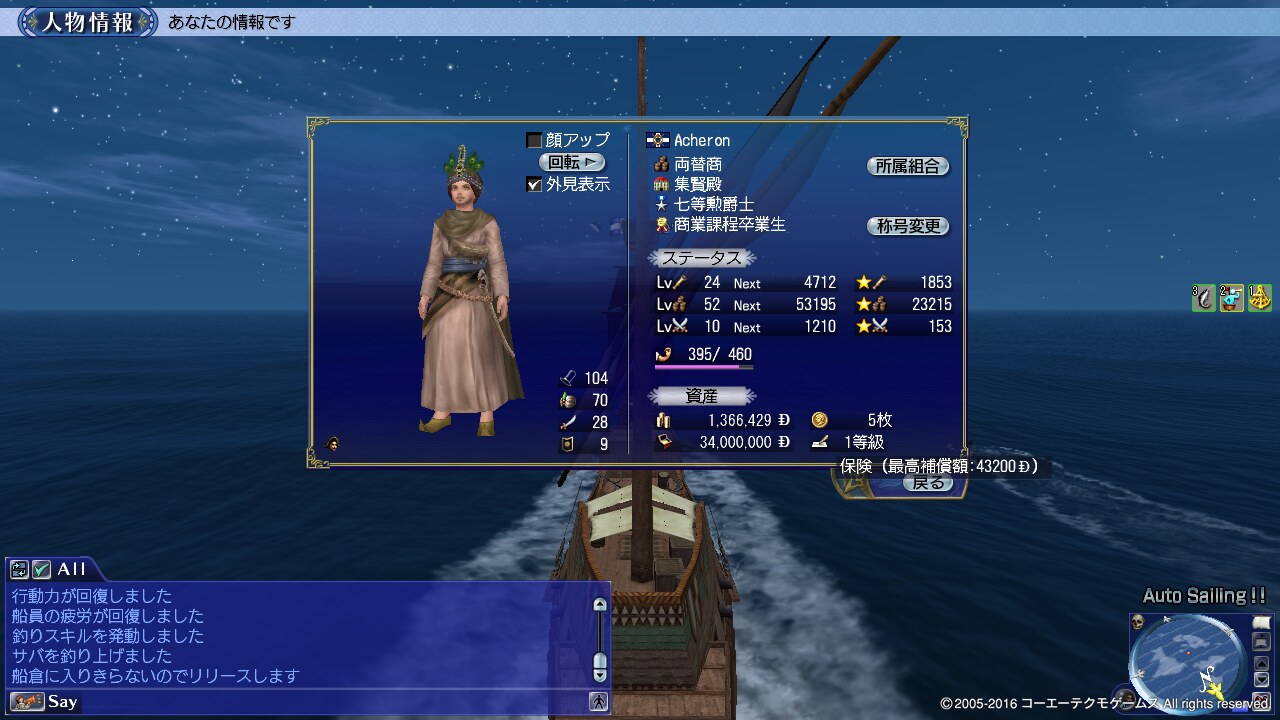Click the white sail icon by minimap
The height and width of the screenshot is (720, 1280).
point(1260,623)
